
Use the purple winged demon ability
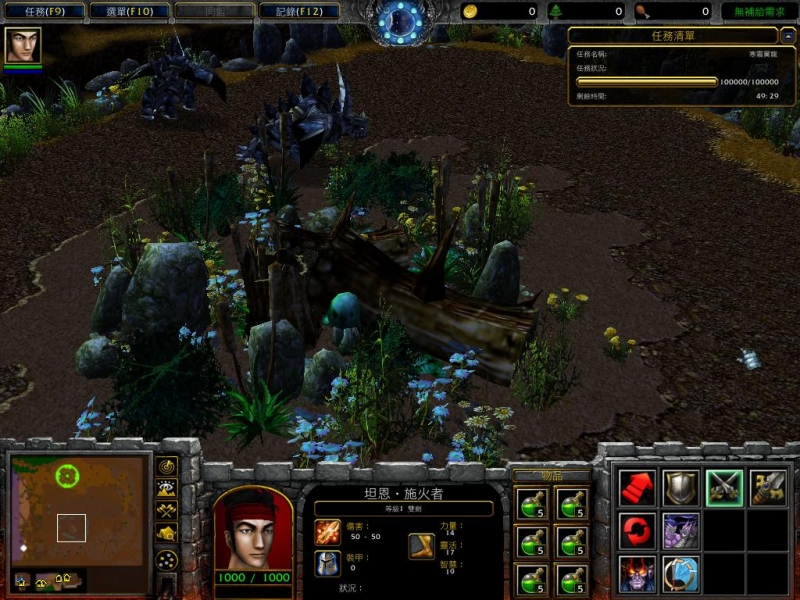click(x=682, y=531)
